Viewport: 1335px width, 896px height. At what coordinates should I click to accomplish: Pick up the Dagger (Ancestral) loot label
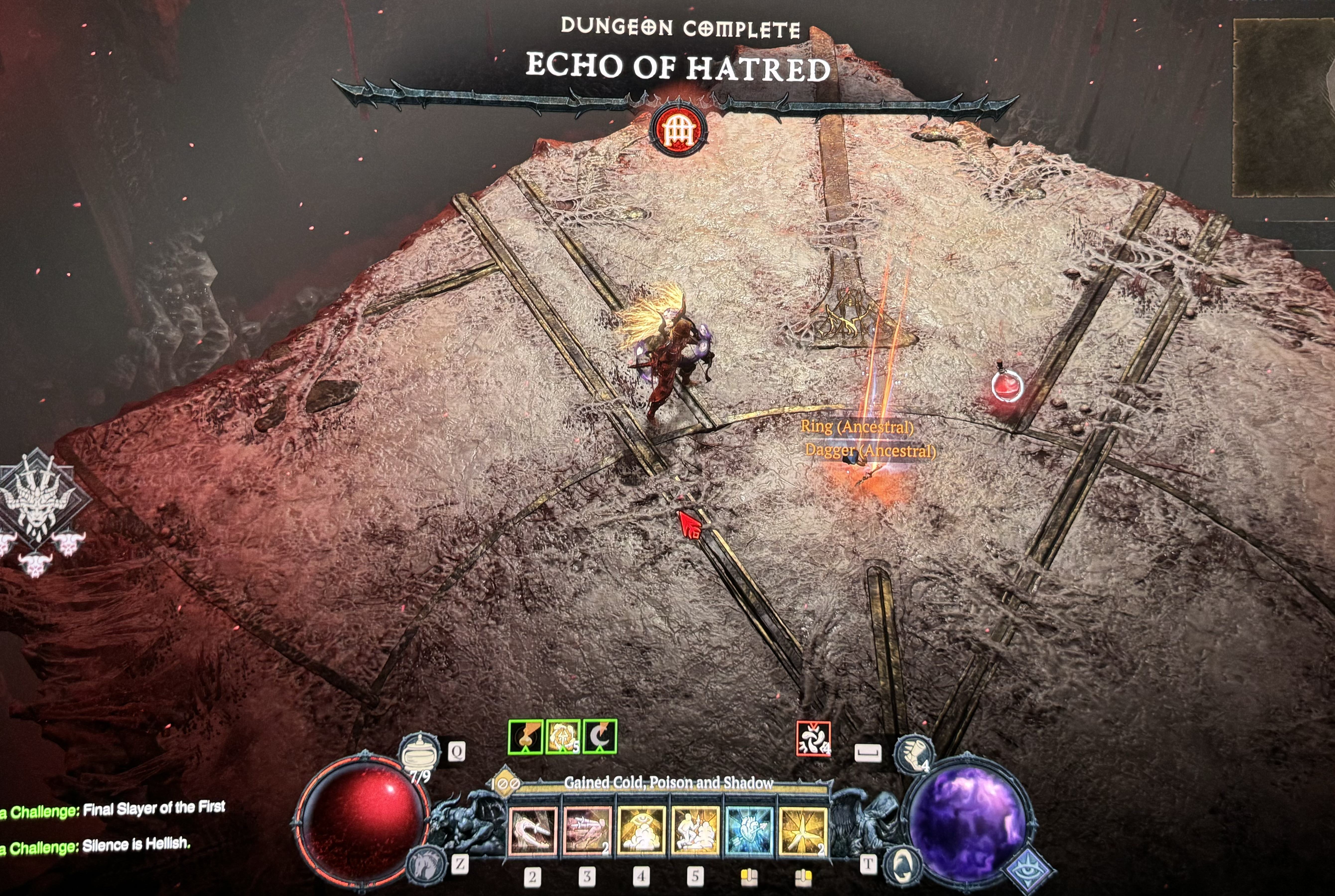point(870,451)
